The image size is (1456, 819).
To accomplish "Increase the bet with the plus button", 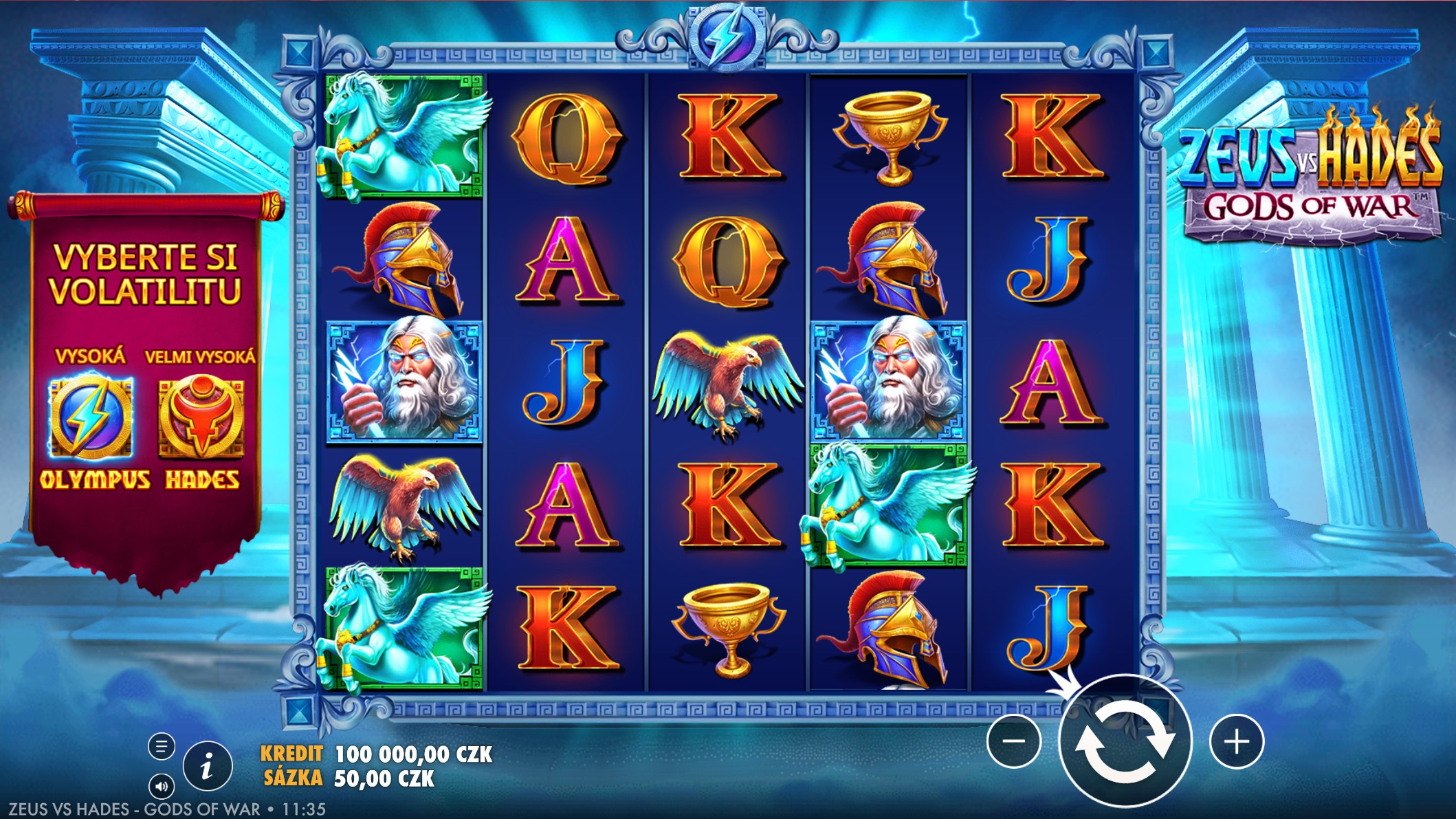I will (1237, 741).
